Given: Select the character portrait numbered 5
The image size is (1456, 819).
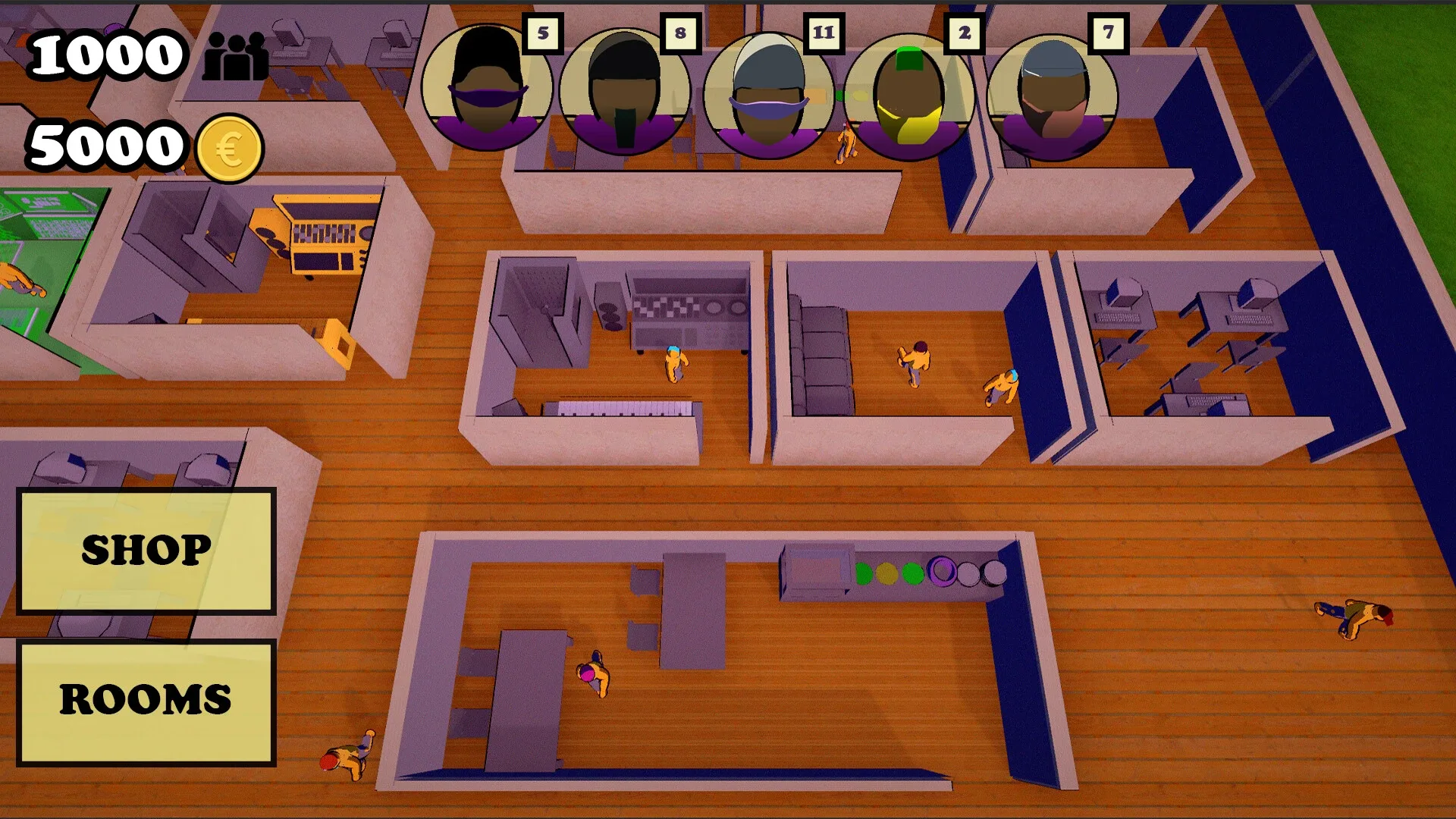Looking at the screenshot, I should [x=489, y=87].
